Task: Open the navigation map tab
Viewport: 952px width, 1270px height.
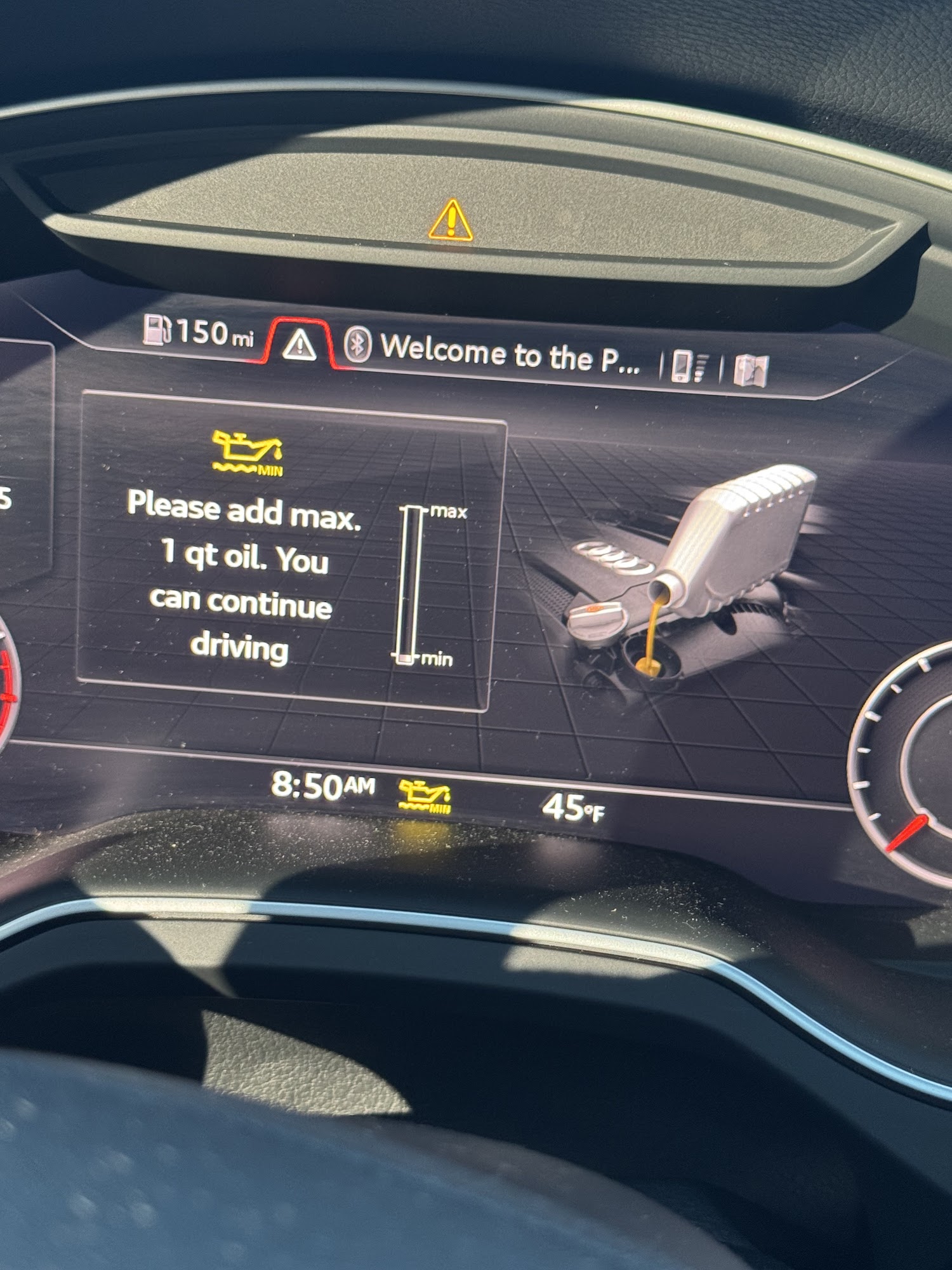Action: (751, 370)
